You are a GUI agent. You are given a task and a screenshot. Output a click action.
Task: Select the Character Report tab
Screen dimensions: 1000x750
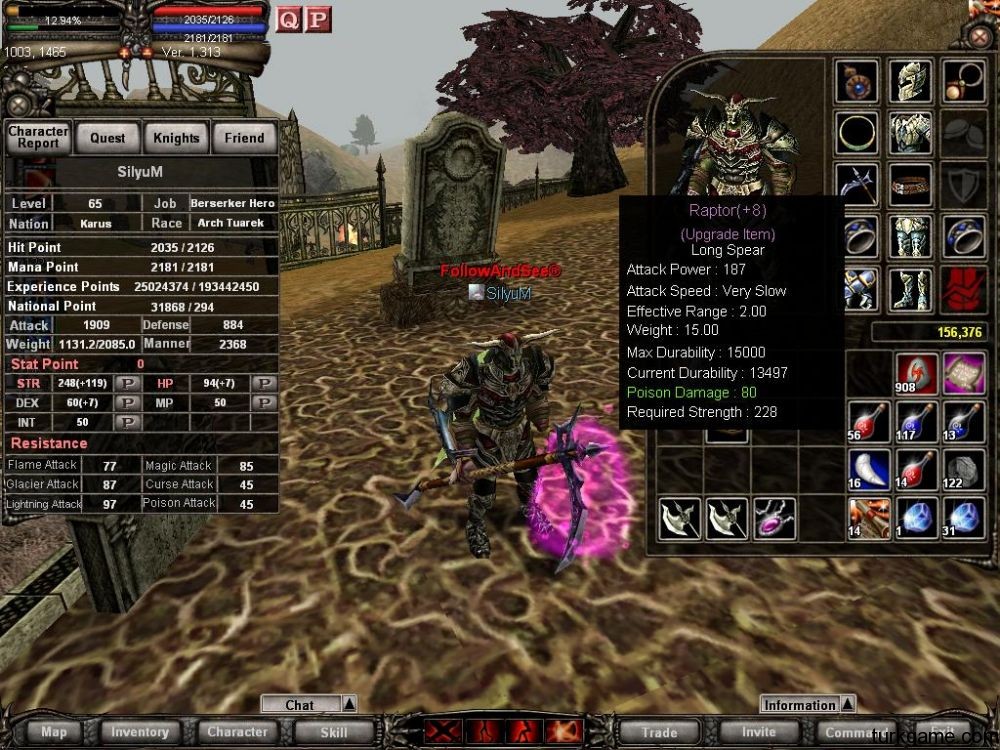pyautogui.click(x=39, y=138)
